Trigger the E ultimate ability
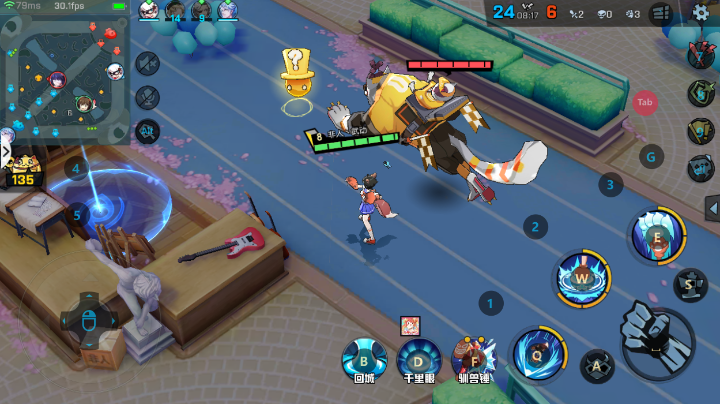720x404 pixels. tap(656, 236)
